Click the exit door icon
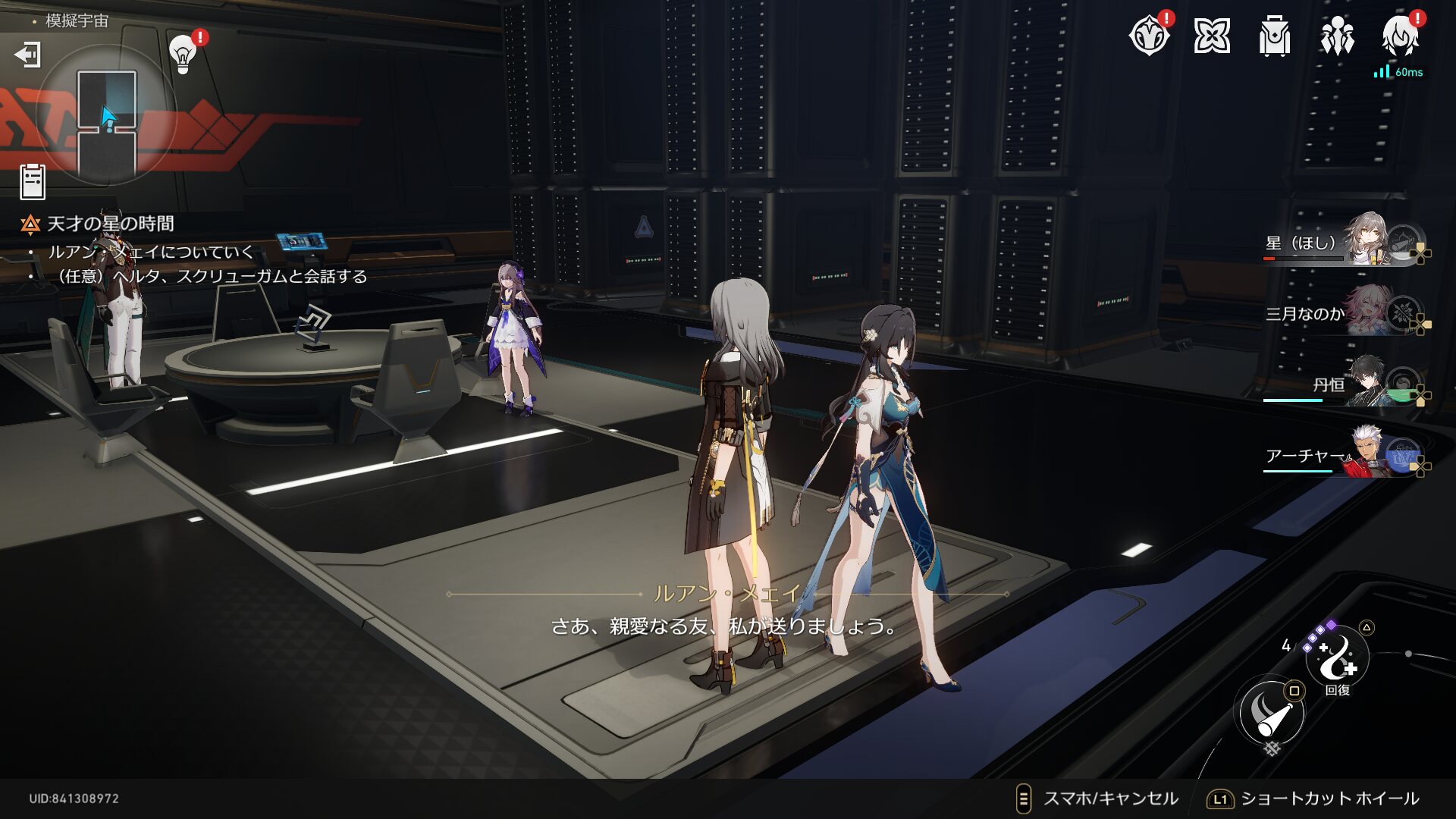This screenshot has height=819, width=1456. pos(28,55)
